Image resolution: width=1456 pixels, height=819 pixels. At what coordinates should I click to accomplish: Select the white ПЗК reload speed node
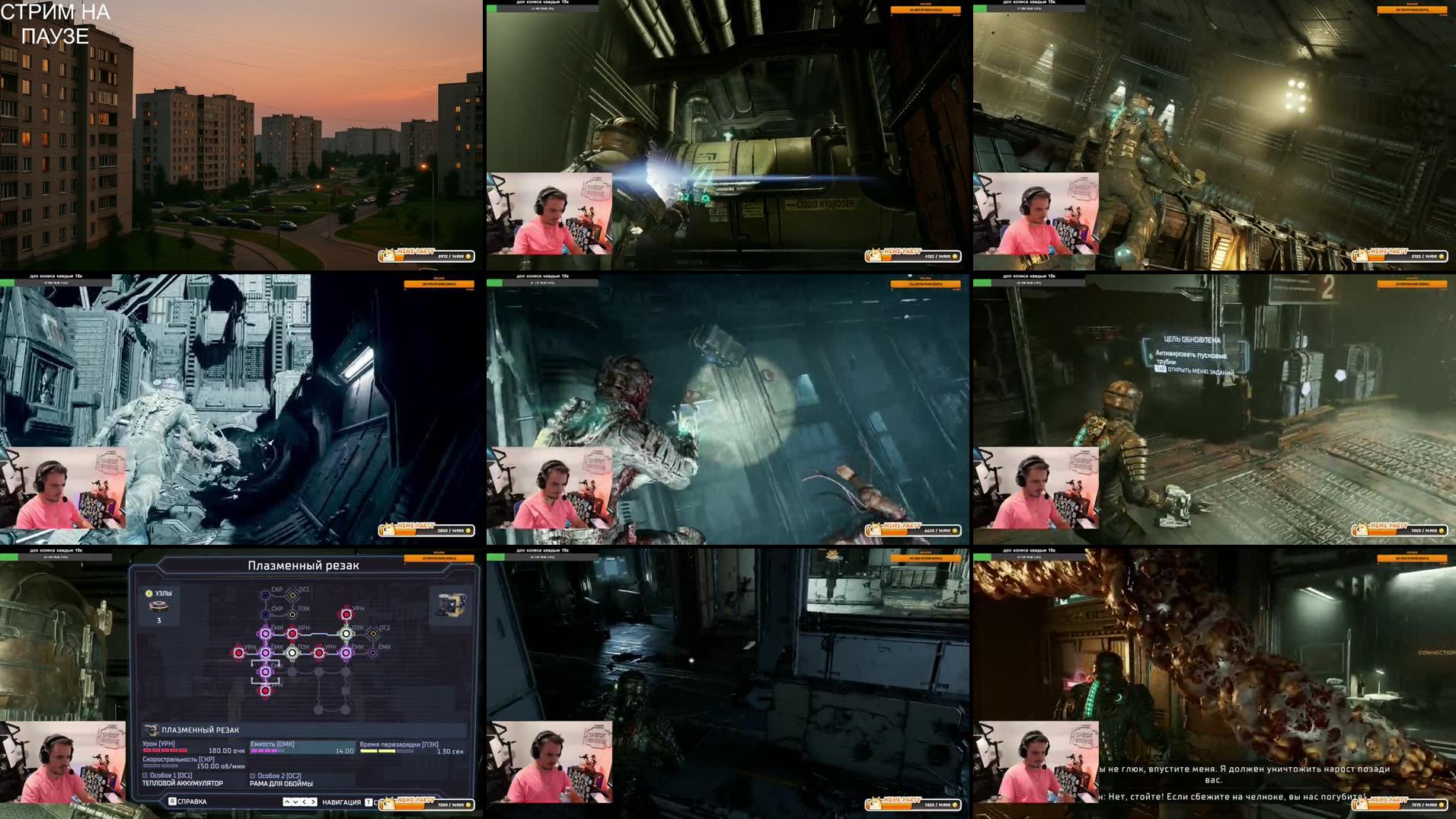point(293,653)
